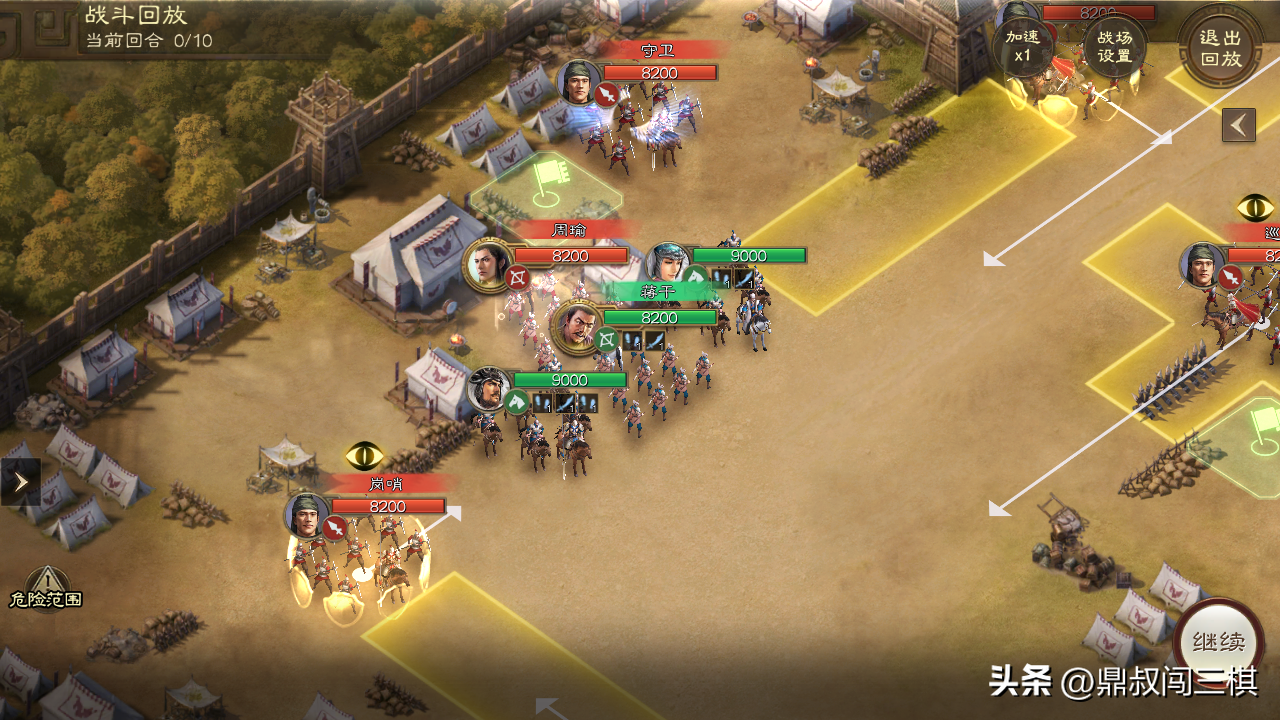1280x720 pixels.
Task: Open 战场设置 battlefield settings
Action: pyautogui.click(x=1115, y=46)
